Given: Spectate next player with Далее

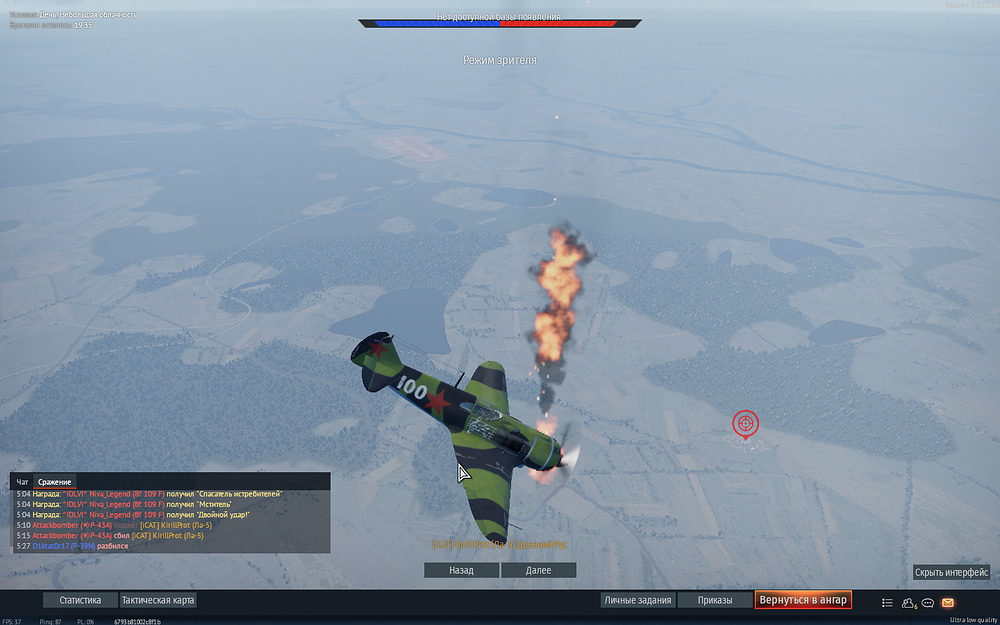Looking at the screenshot, I should tap(538, 570).
